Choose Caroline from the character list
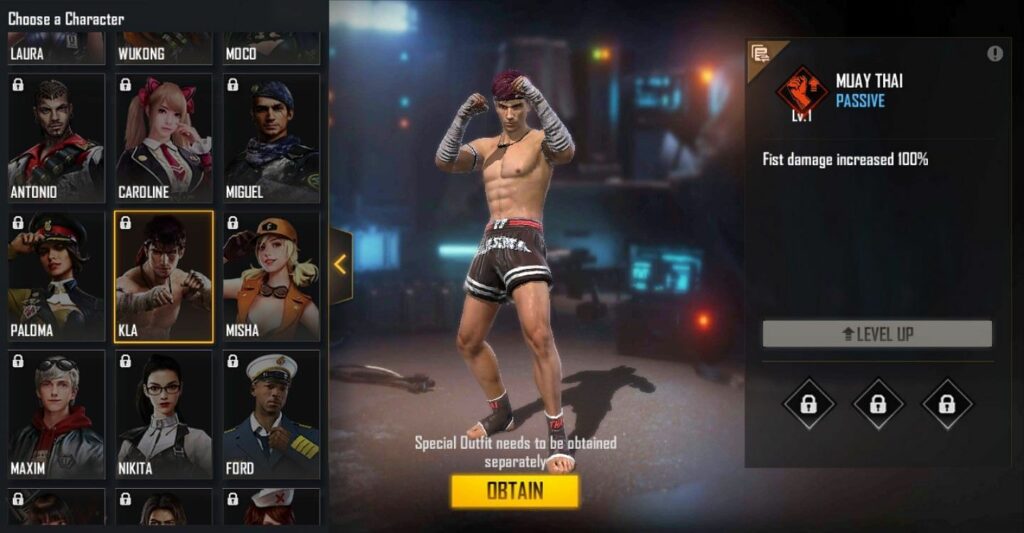This screenshot has height=533, width=1024. (164, 137)
